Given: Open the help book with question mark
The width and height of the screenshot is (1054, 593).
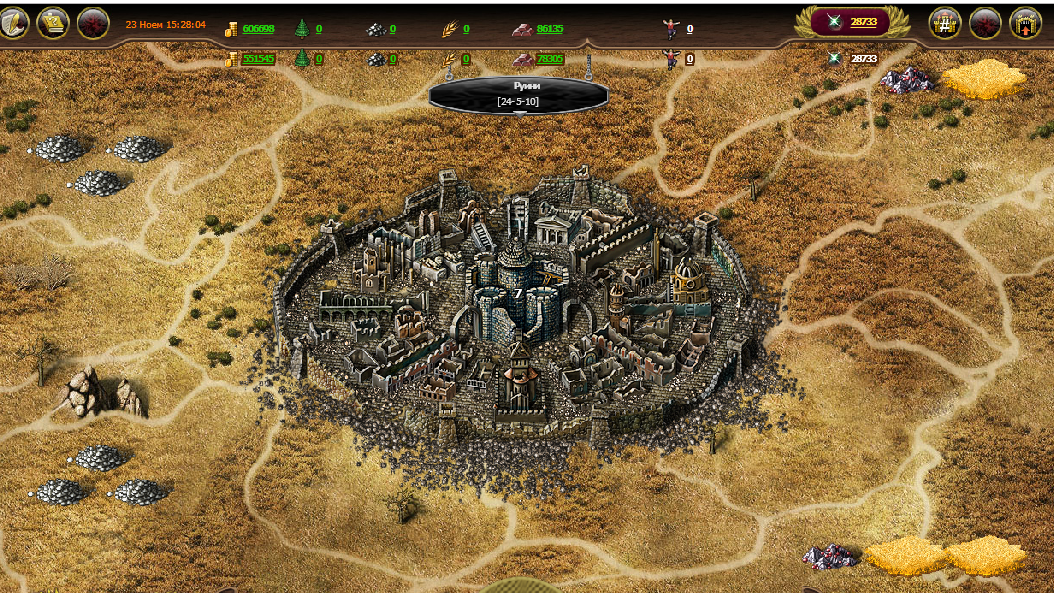Looking at the screenshot, I should coord(53,23).
